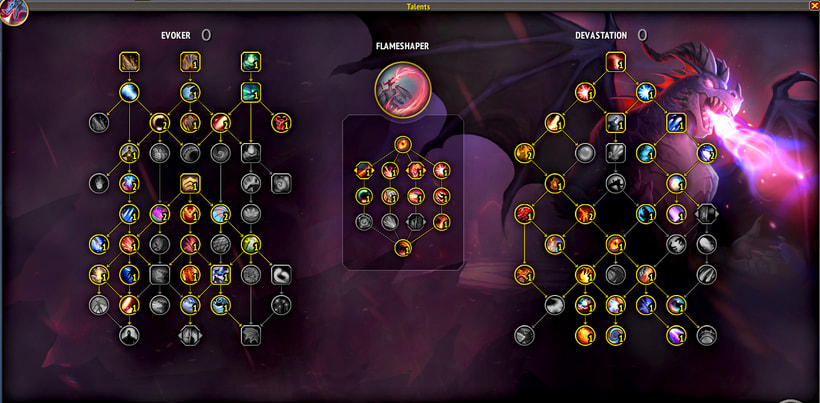Click the specialization icon in window corner
Viewport: 820px width, 403px height.
click(x=12, y=10)
